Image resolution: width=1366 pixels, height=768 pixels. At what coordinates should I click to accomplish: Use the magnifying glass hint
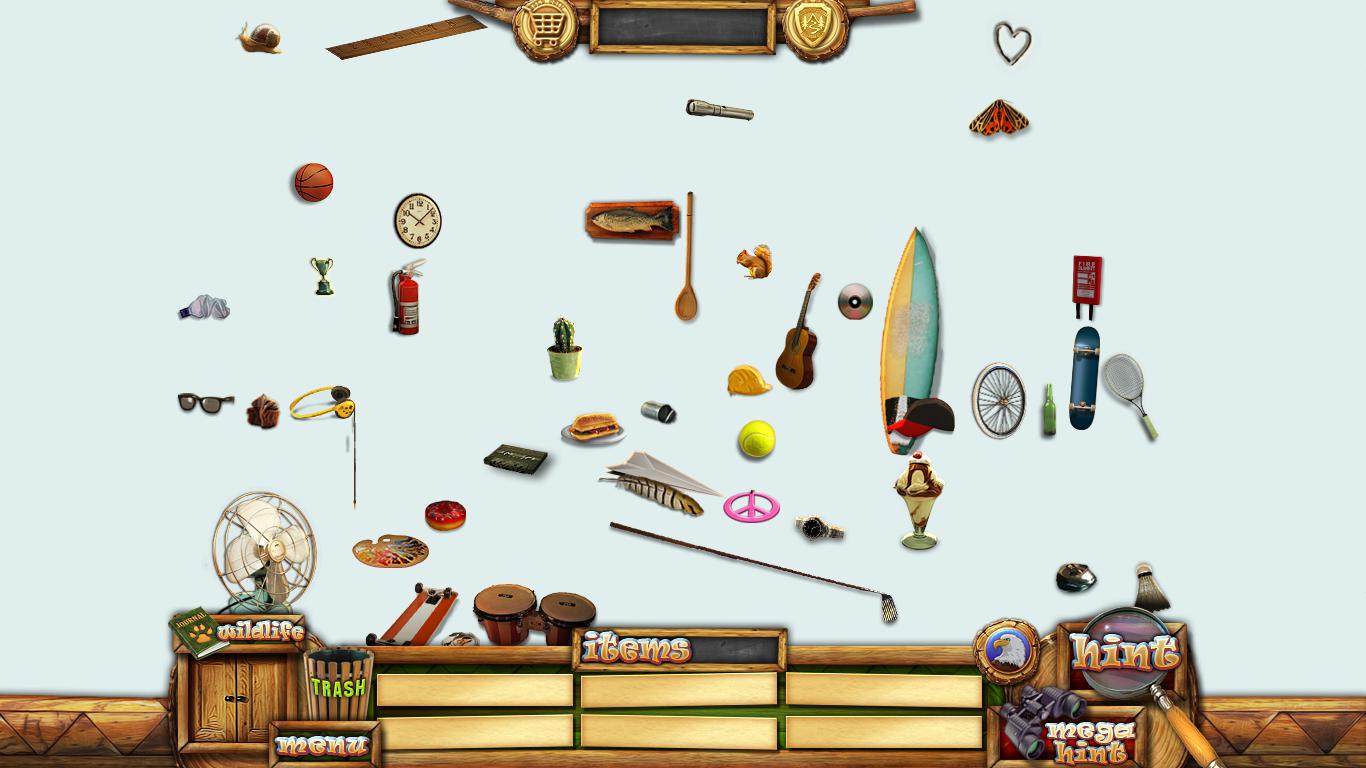[1123, 653]
